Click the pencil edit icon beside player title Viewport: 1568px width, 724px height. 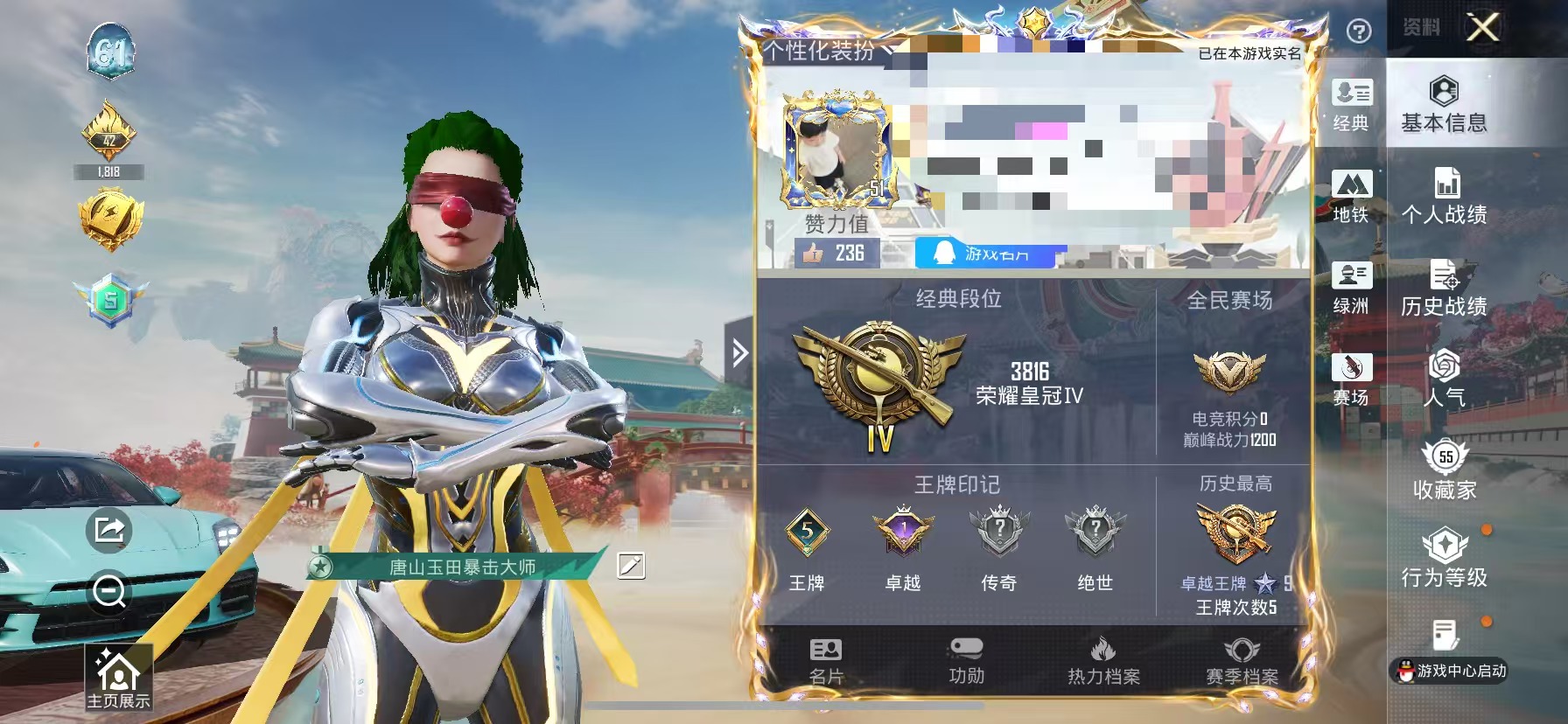(632, 567)
